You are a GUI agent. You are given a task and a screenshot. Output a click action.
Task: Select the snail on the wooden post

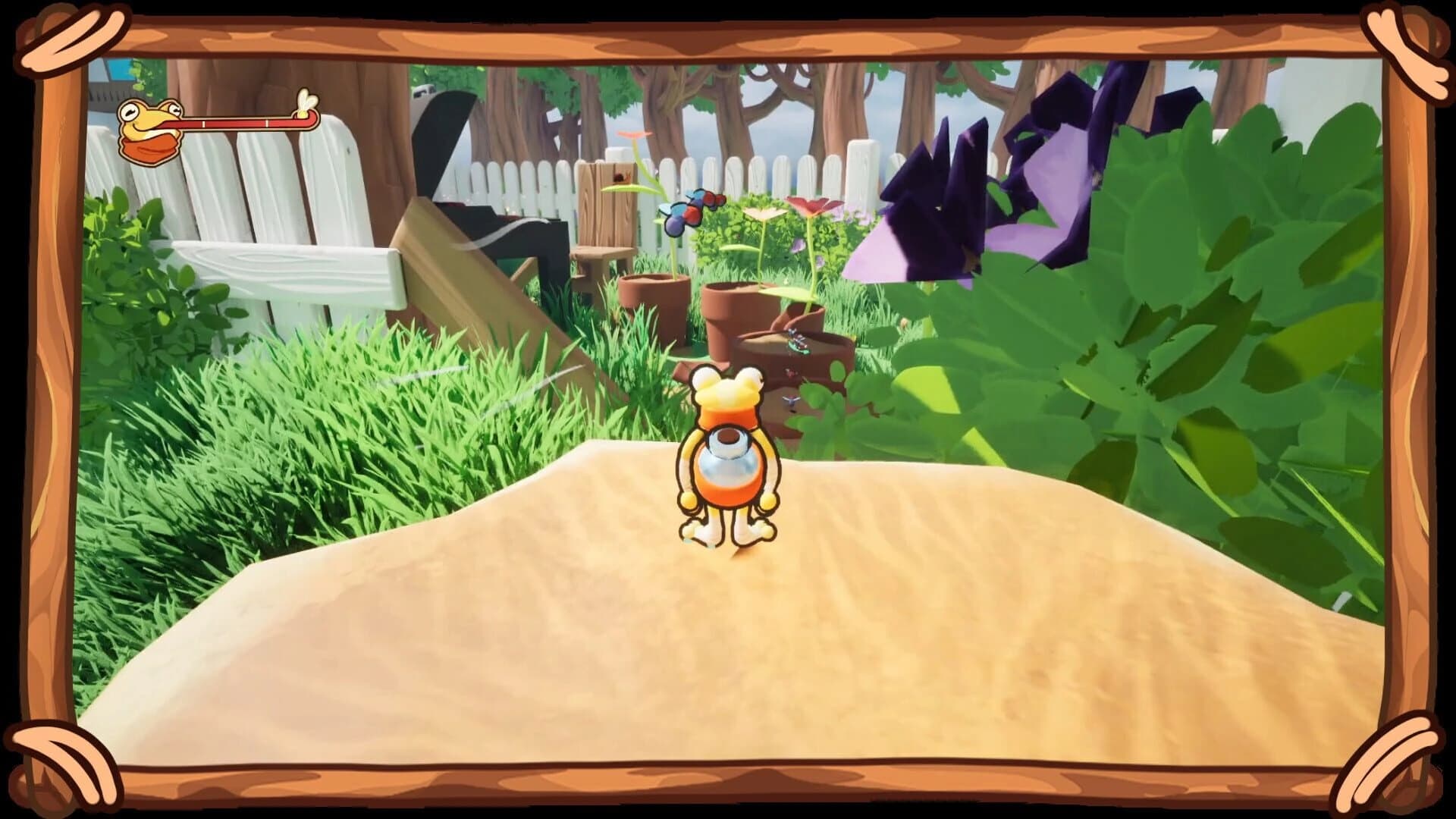coord(622,177)
